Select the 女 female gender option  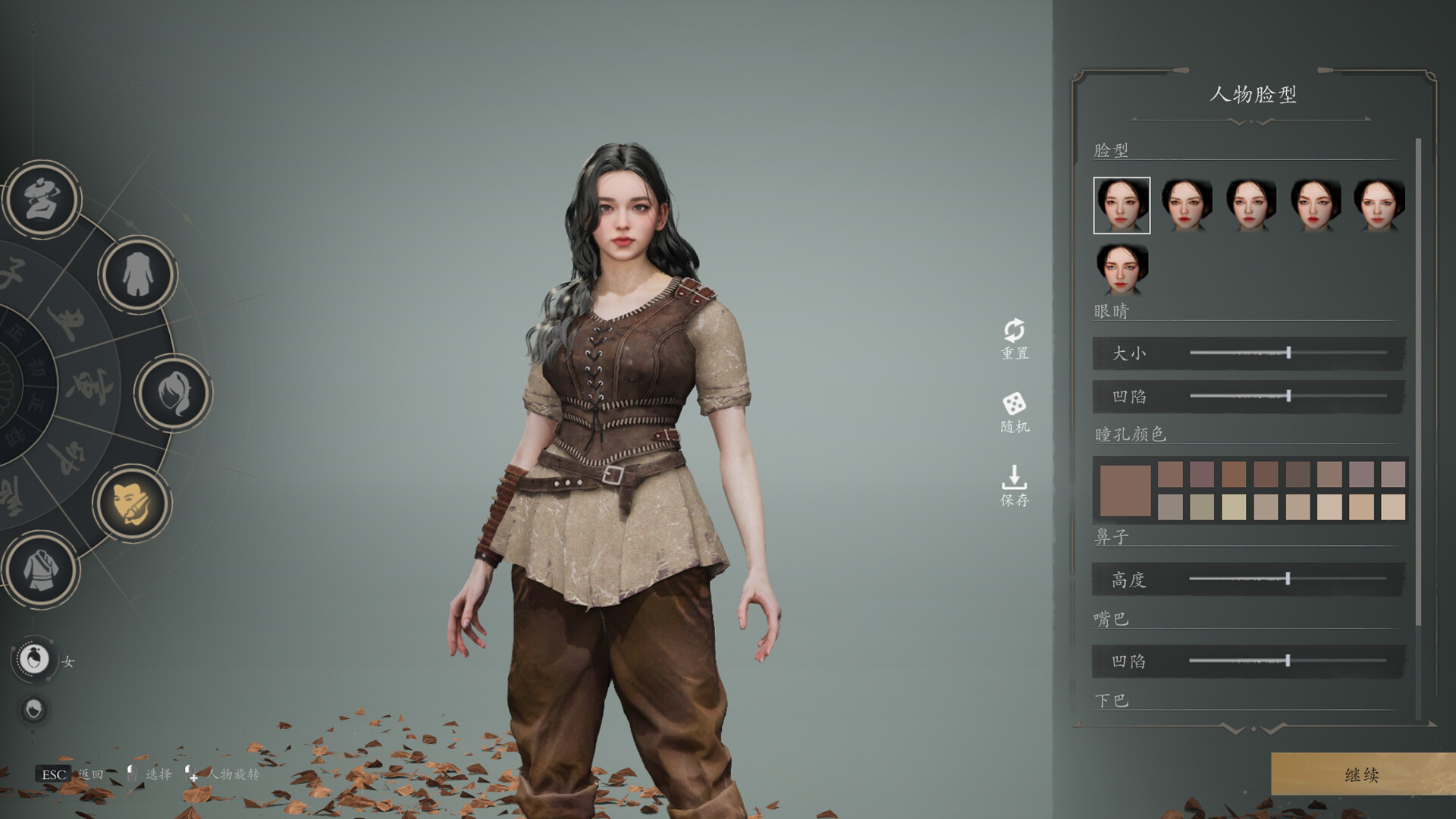pyautogui.click(x=34, y=660)
